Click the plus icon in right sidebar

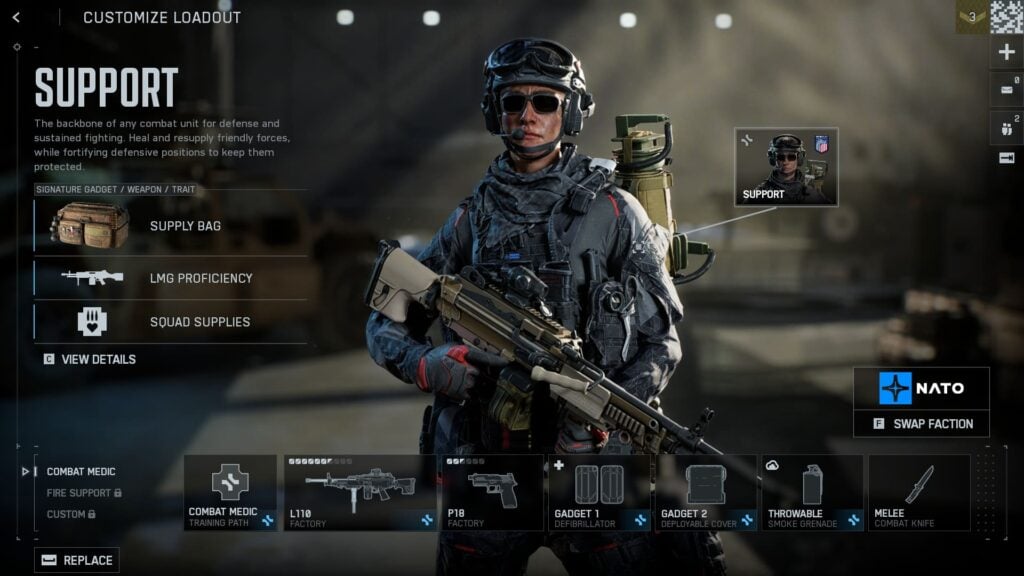coord(1006,53)
